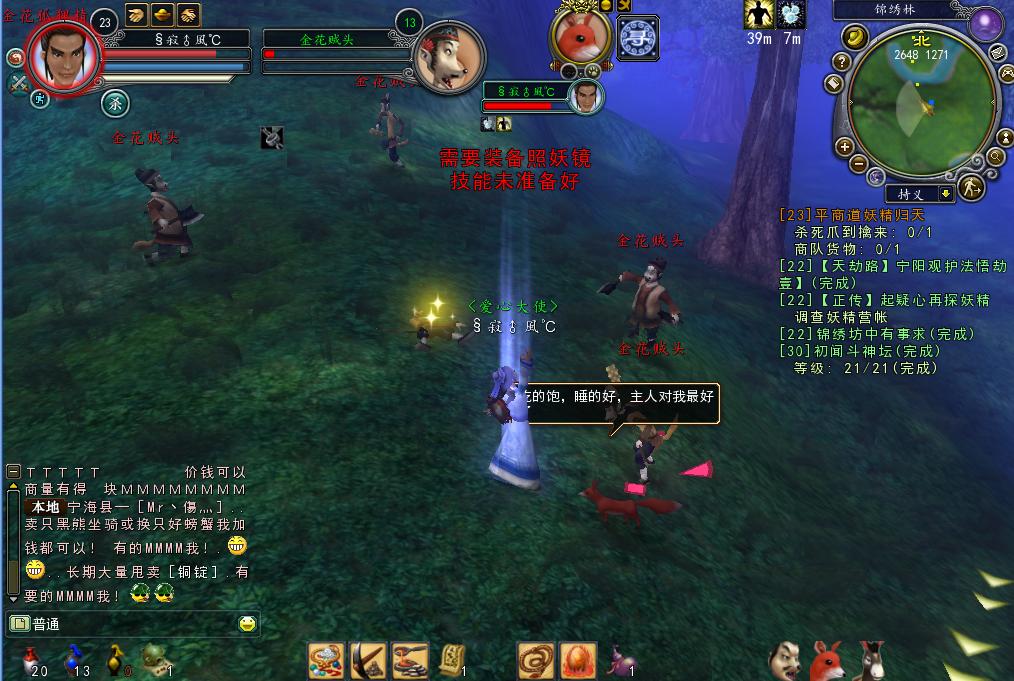This screenshot has width=1014, height=681.
Task: Toggle the green 杀 kill mode button
Action: pos(115,102)
